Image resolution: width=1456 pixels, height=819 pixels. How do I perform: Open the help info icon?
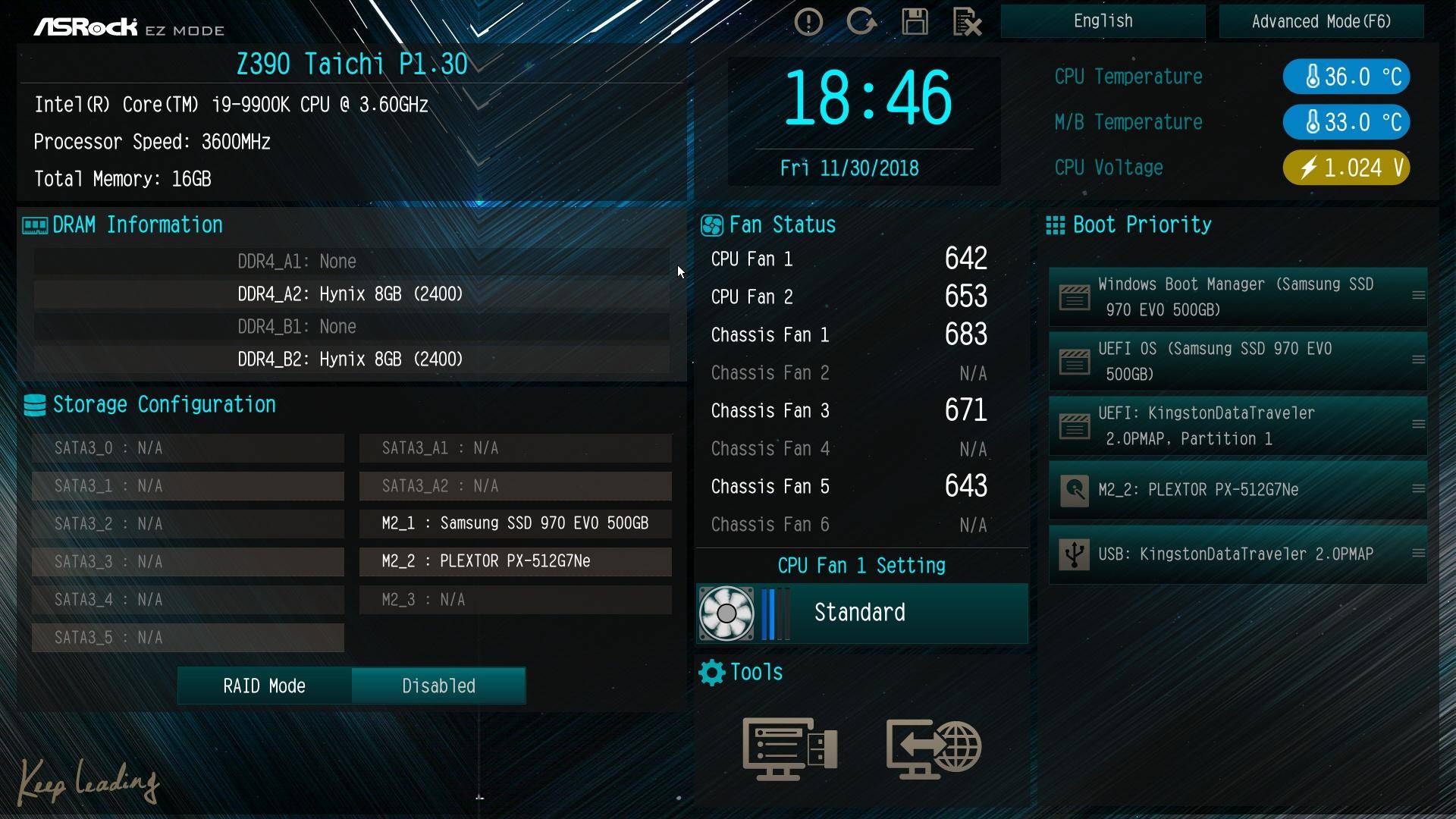tap(808, 21)
